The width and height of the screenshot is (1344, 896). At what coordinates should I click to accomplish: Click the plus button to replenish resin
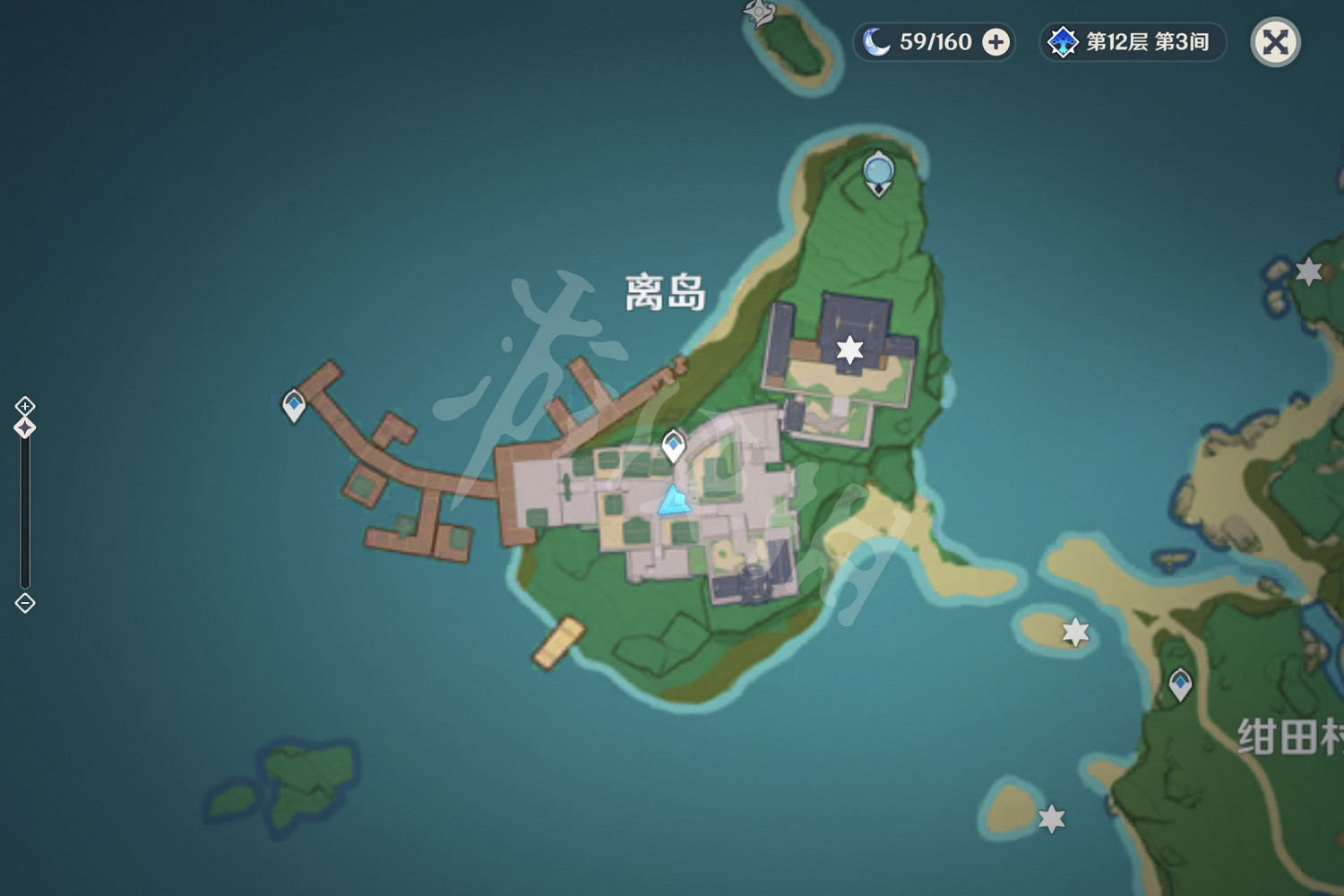tap(995, 40)
